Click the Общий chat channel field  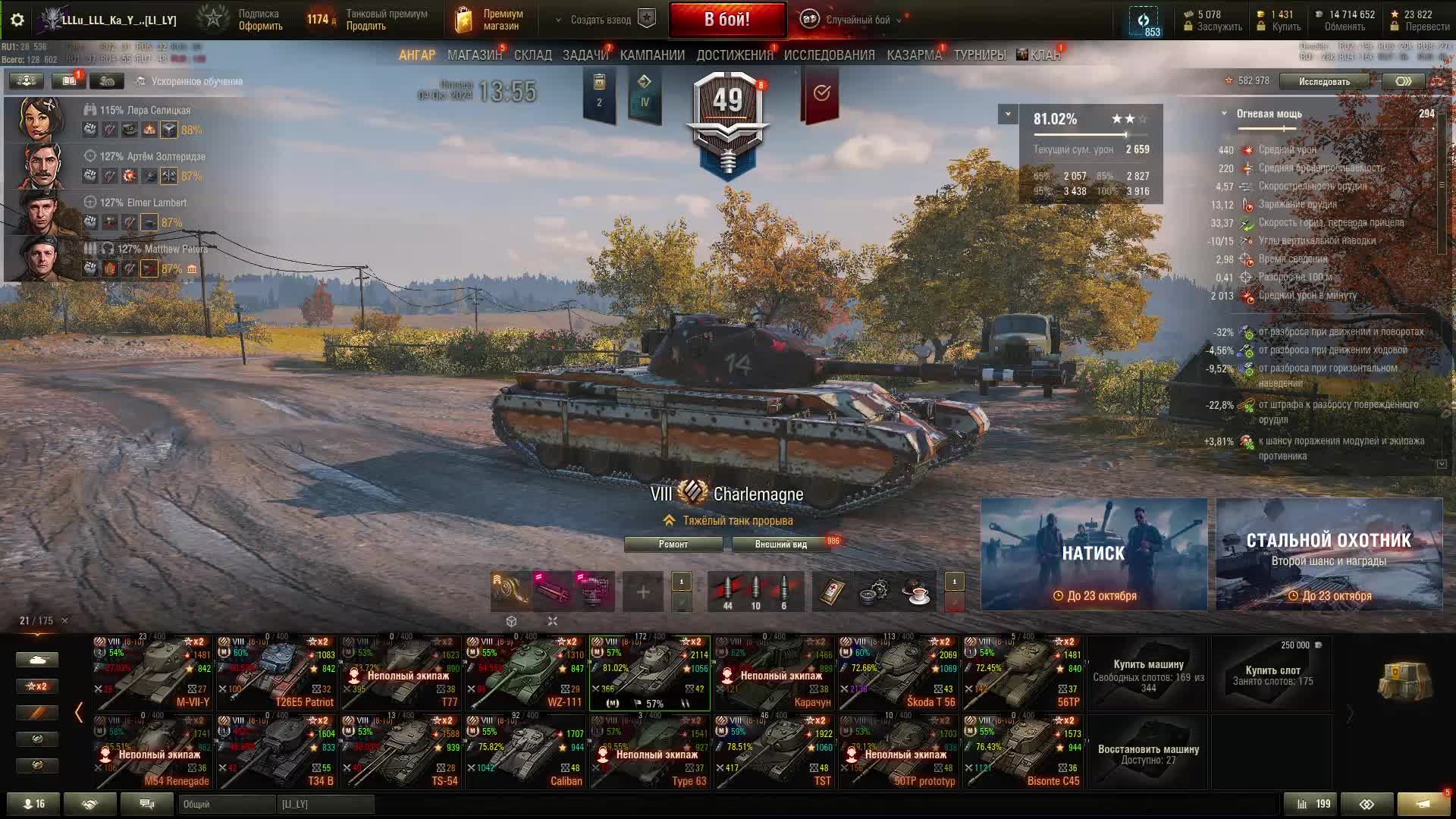(x=227, y=804)
